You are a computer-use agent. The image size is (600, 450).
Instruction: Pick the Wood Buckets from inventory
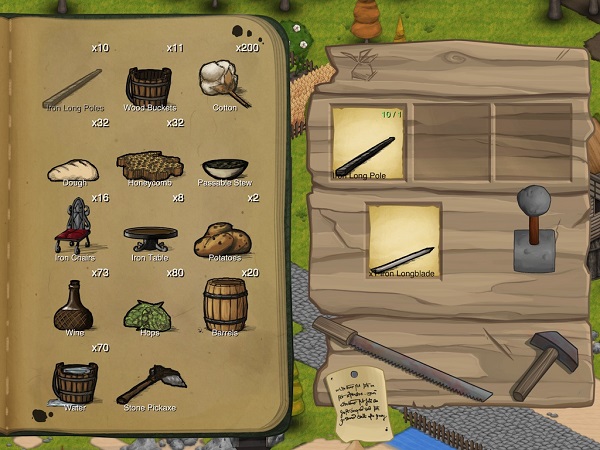point(149,83)
